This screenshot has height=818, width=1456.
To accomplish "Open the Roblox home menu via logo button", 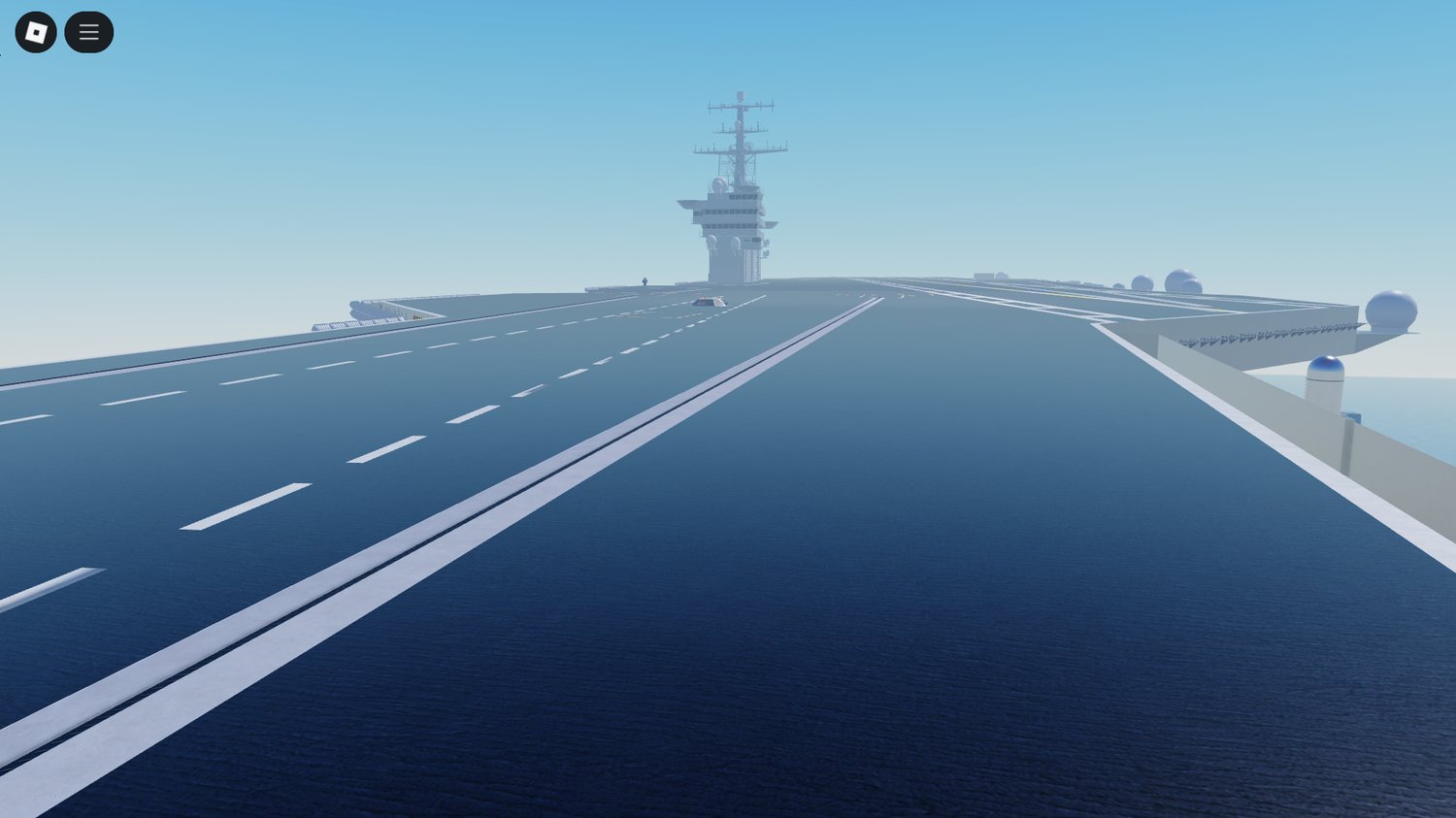I will click(37, 31).
